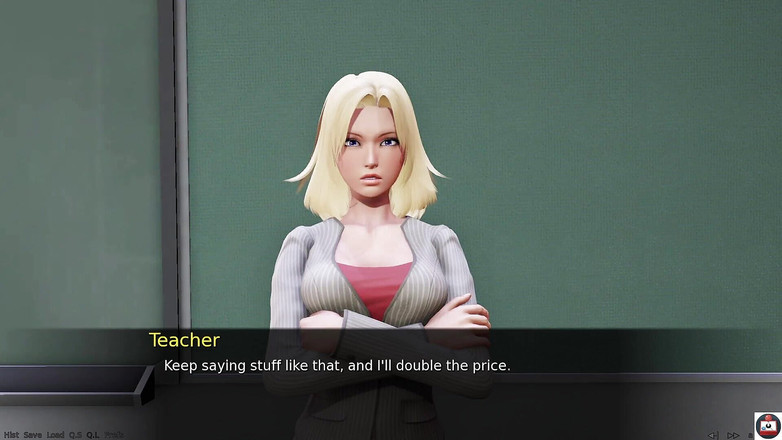The height and width of the screenshot is (440, 782).
Task: Open the Hist dialogue history
Action: click(11, 435)
